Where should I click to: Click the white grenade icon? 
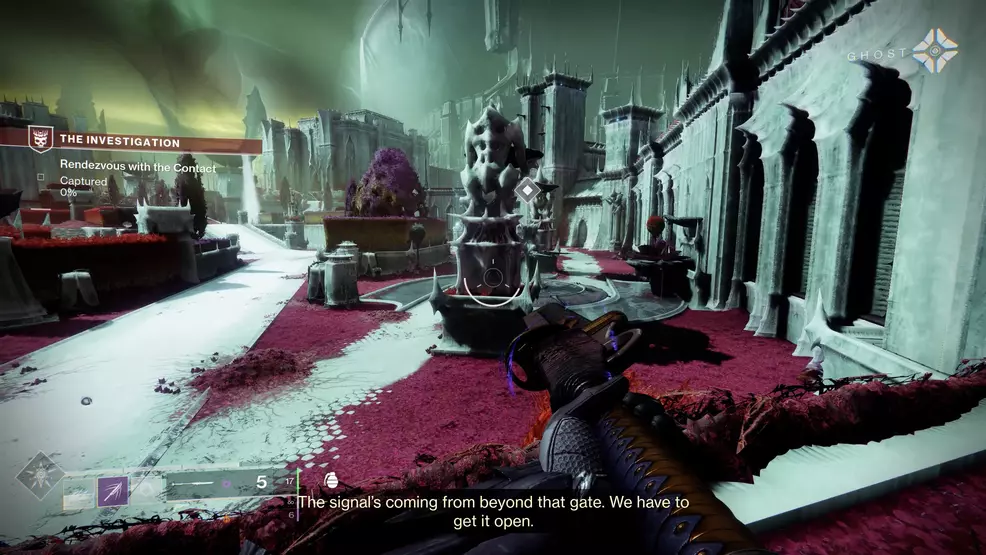pos(331,482)
